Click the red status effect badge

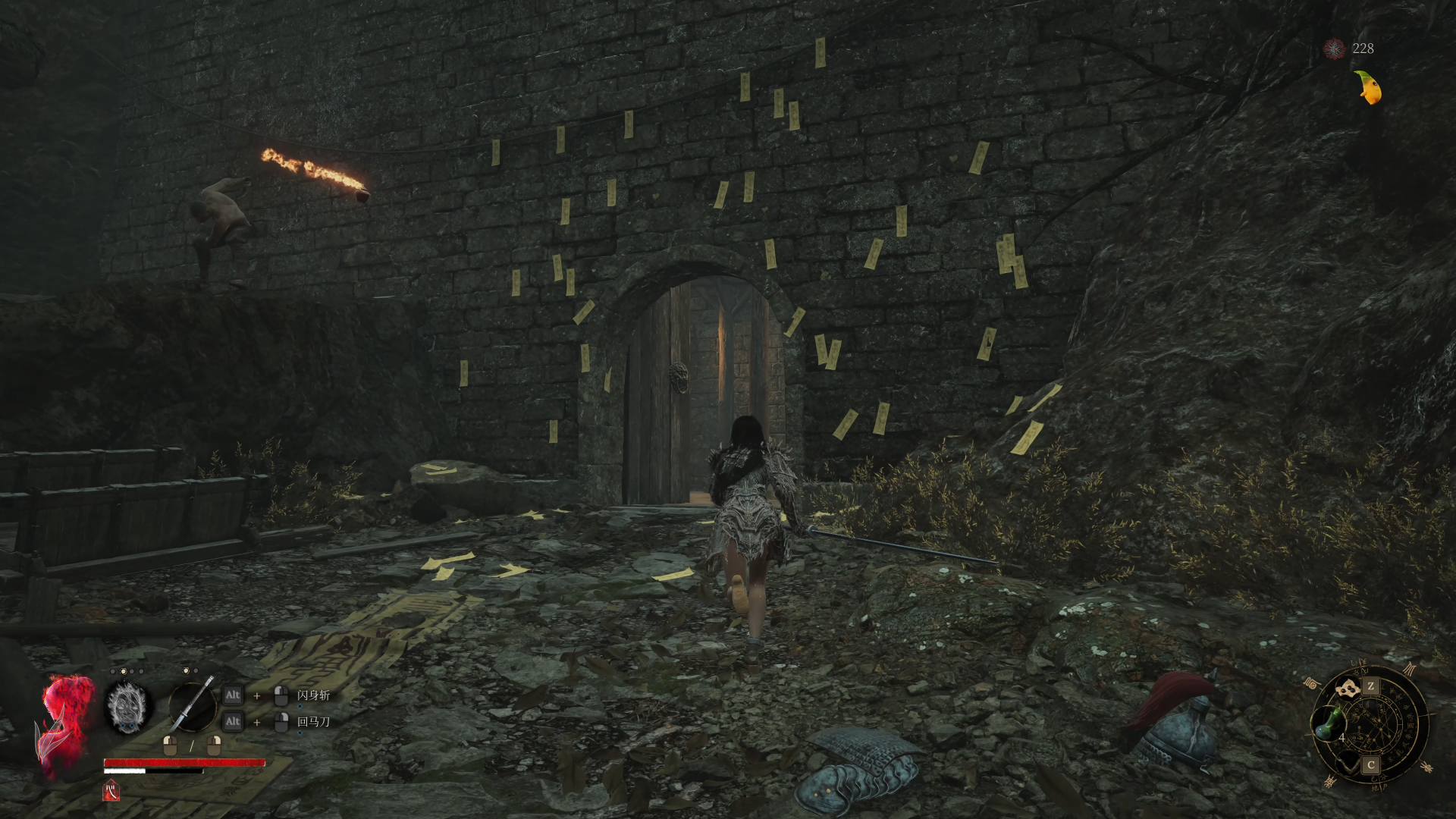(x=111, y=790)
